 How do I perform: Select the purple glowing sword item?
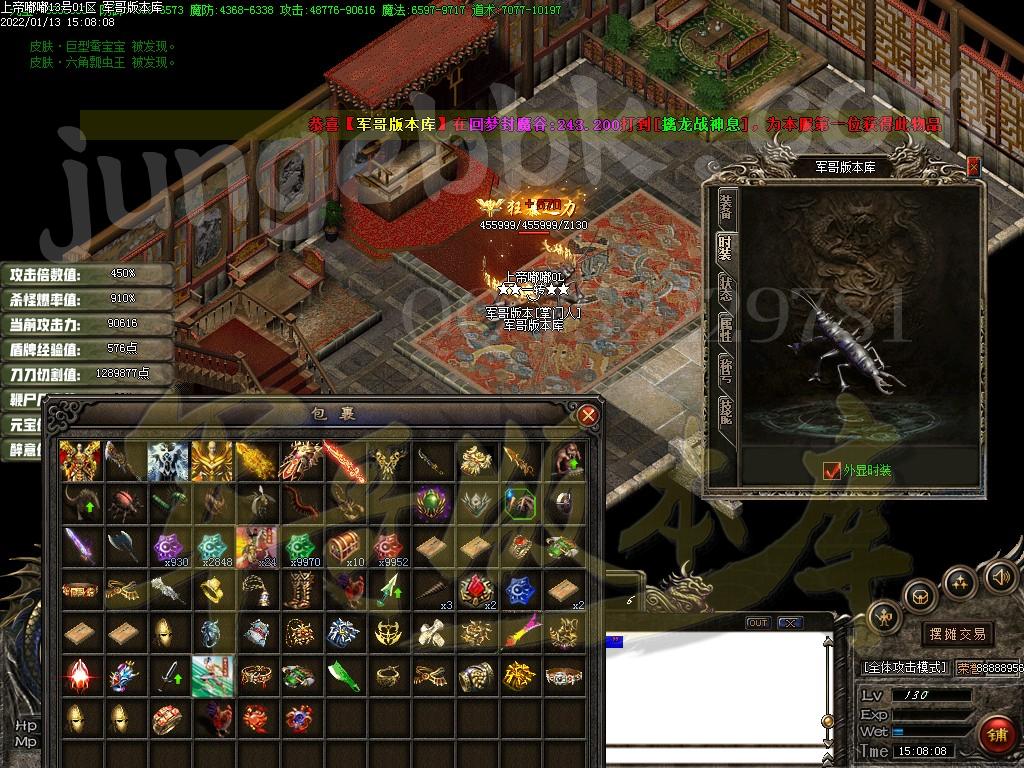coord(78,546)
